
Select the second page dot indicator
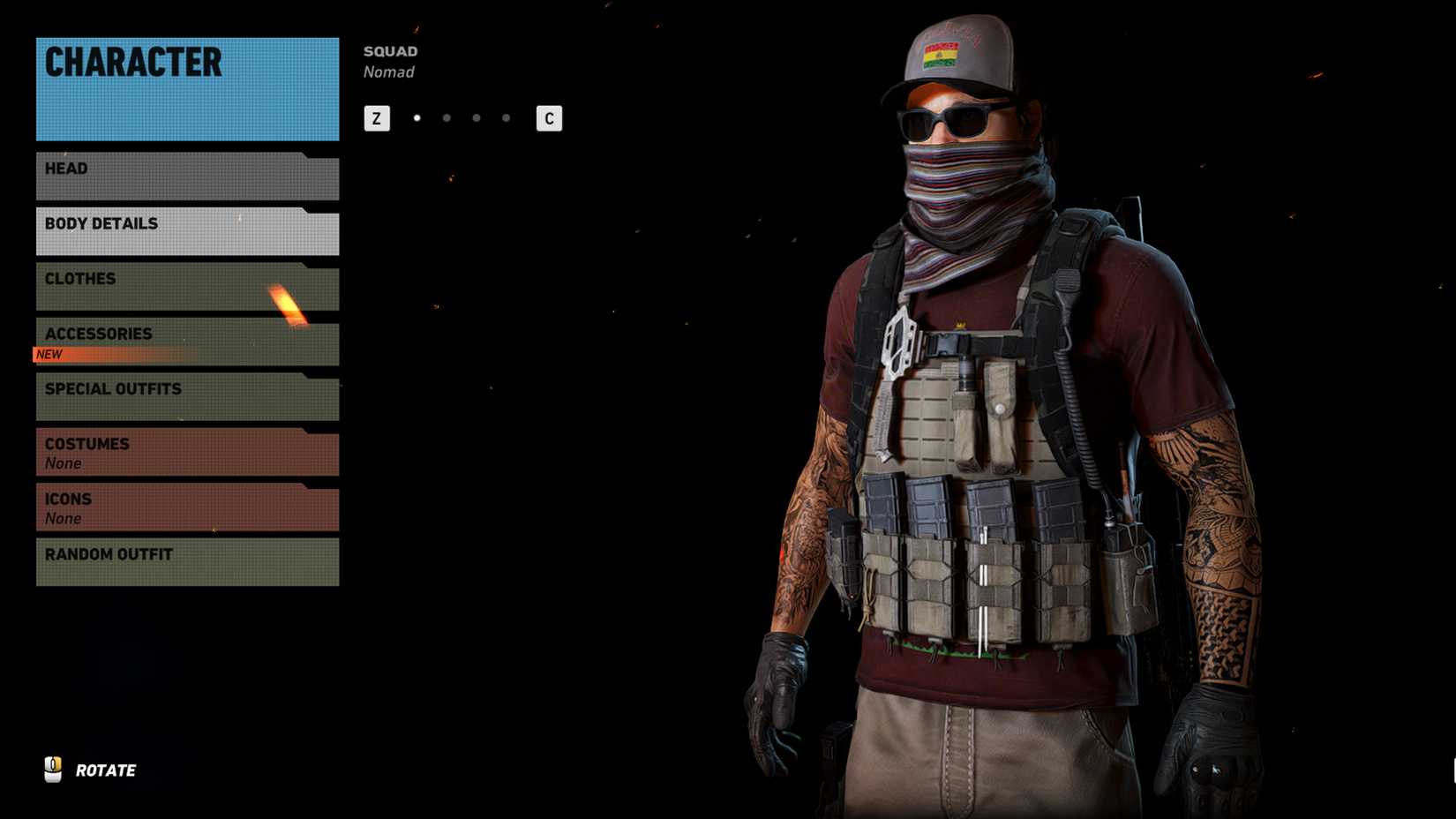tap(446, 116)
